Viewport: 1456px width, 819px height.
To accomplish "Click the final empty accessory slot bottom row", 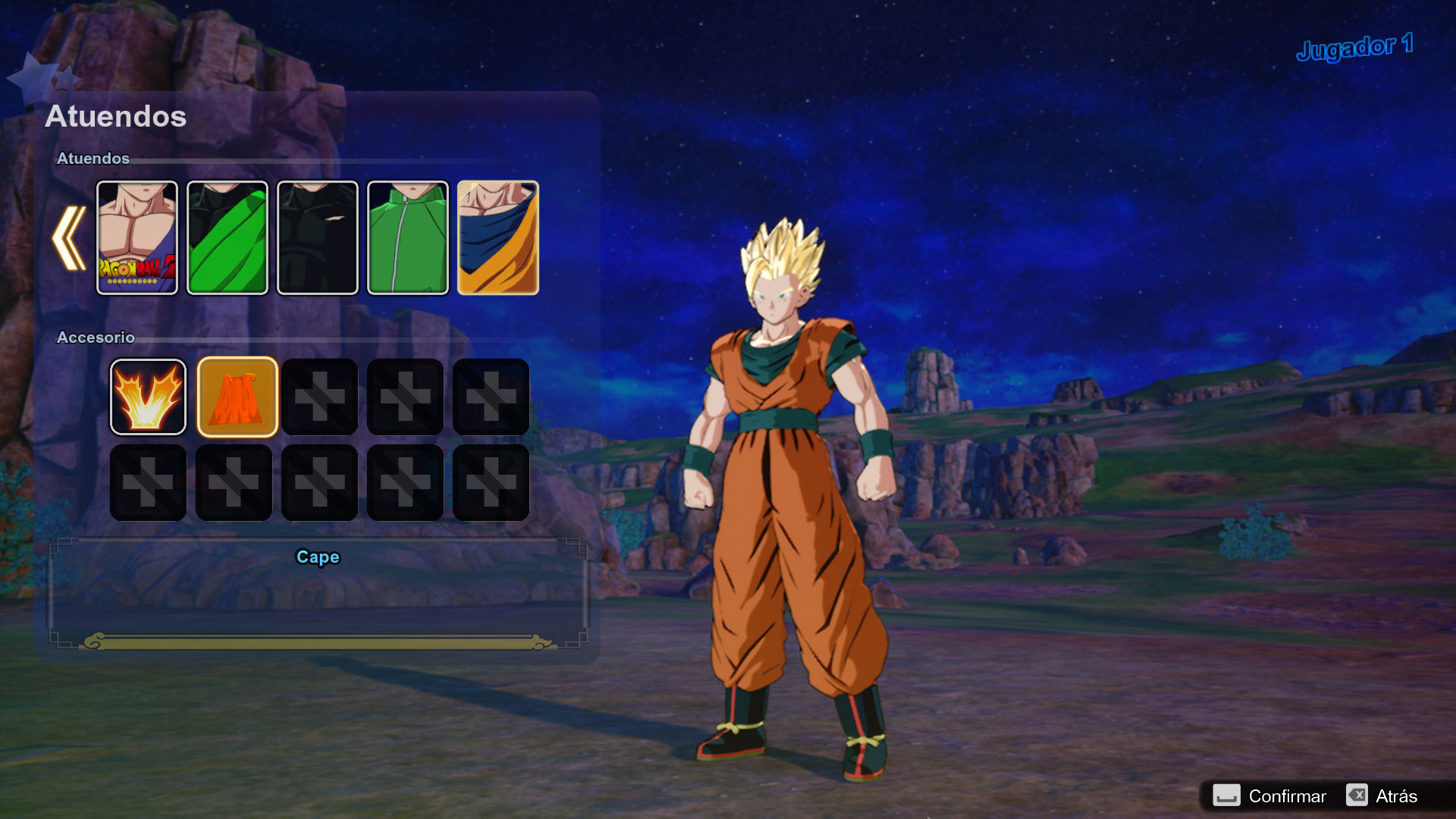I will [491, 483].
